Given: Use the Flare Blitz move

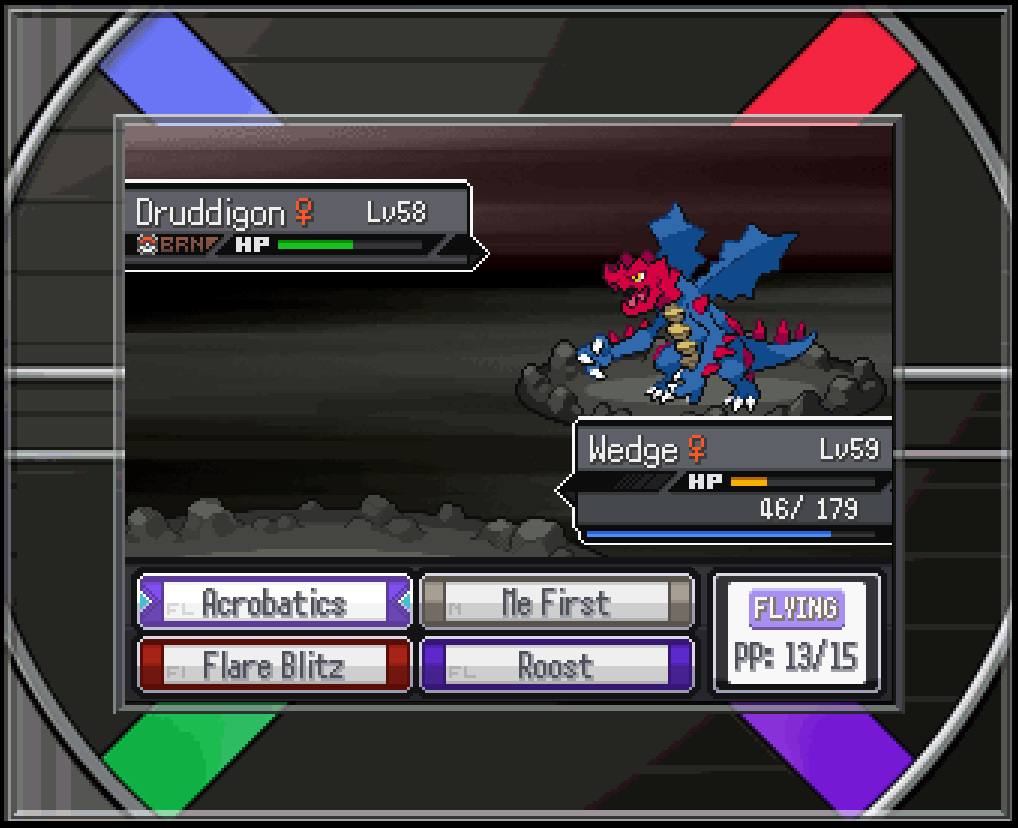Looking at the screenshot, I should click(274, 665).
